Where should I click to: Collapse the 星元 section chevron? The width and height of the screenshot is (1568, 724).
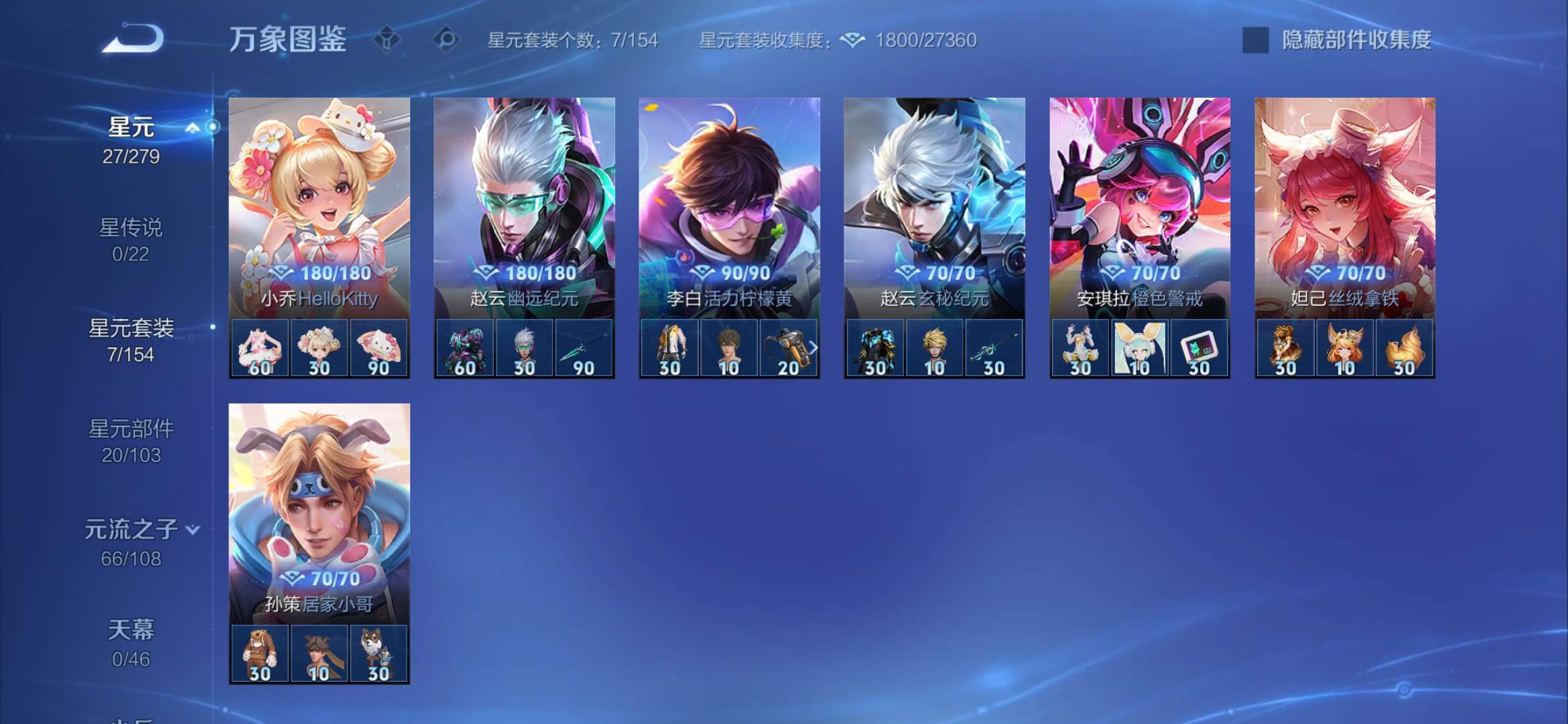194,125
